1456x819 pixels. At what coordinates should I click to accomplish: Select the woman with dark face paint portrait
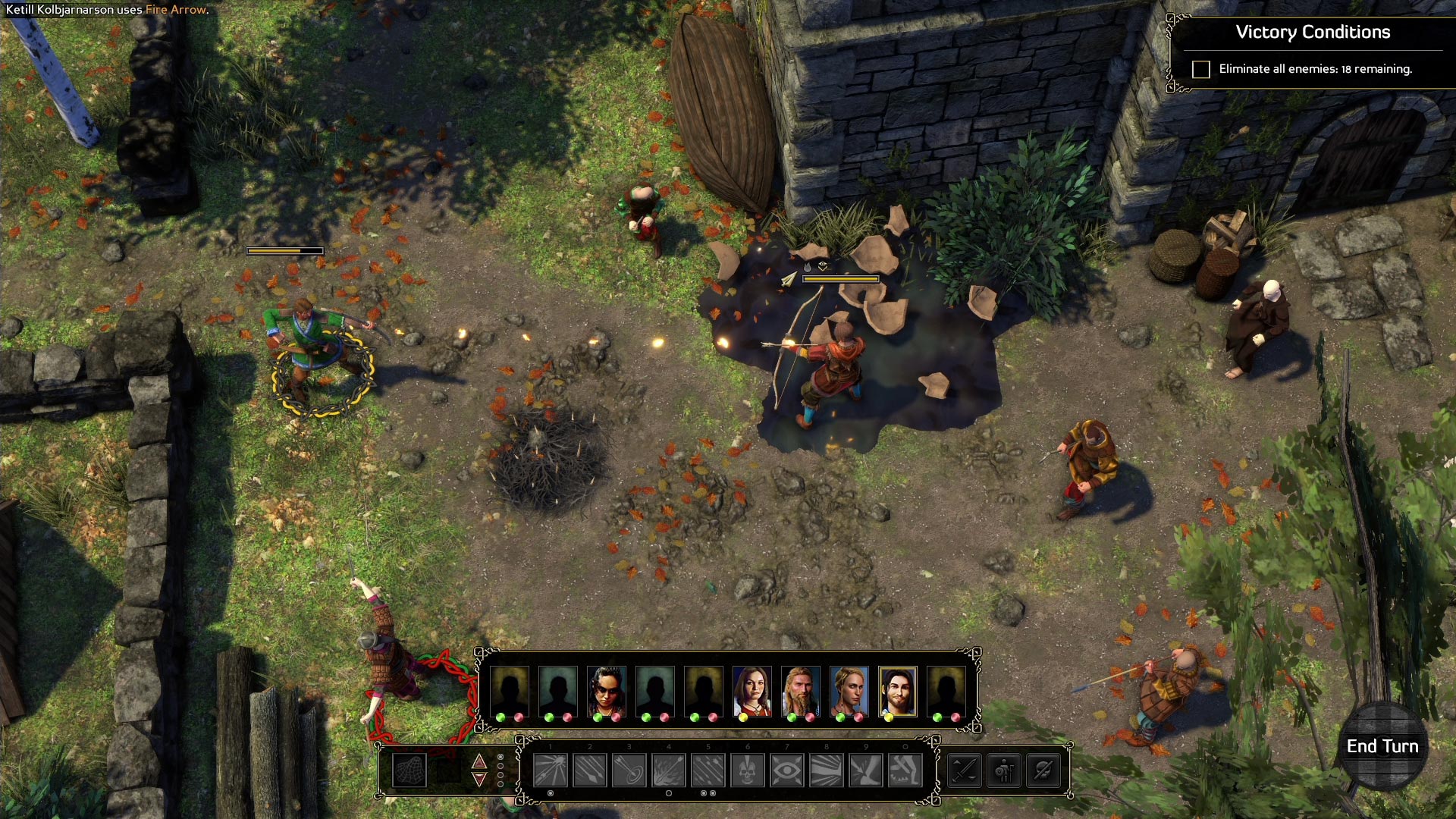[606, 691]
